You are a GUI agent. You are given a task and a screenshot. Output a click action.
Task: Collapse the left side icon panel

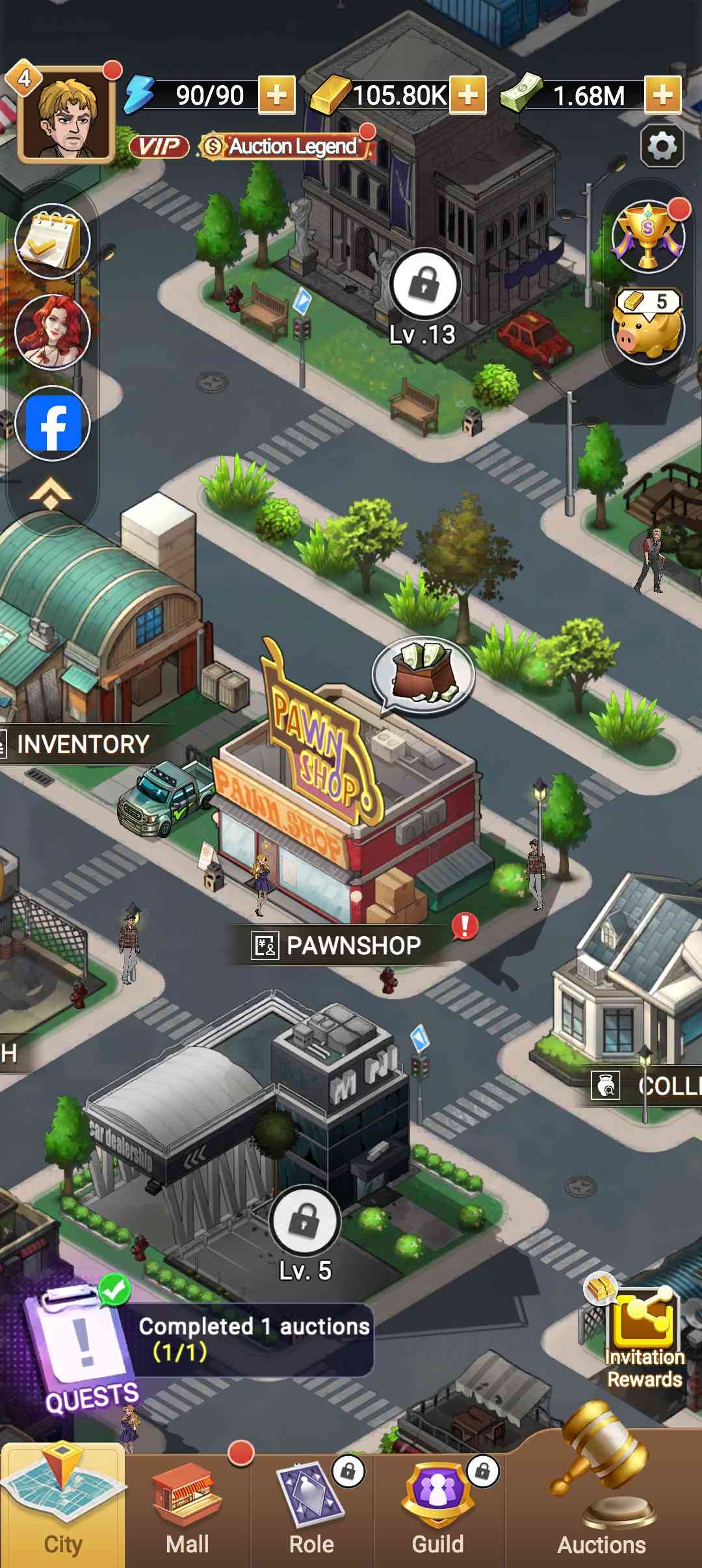coord(51,495)
